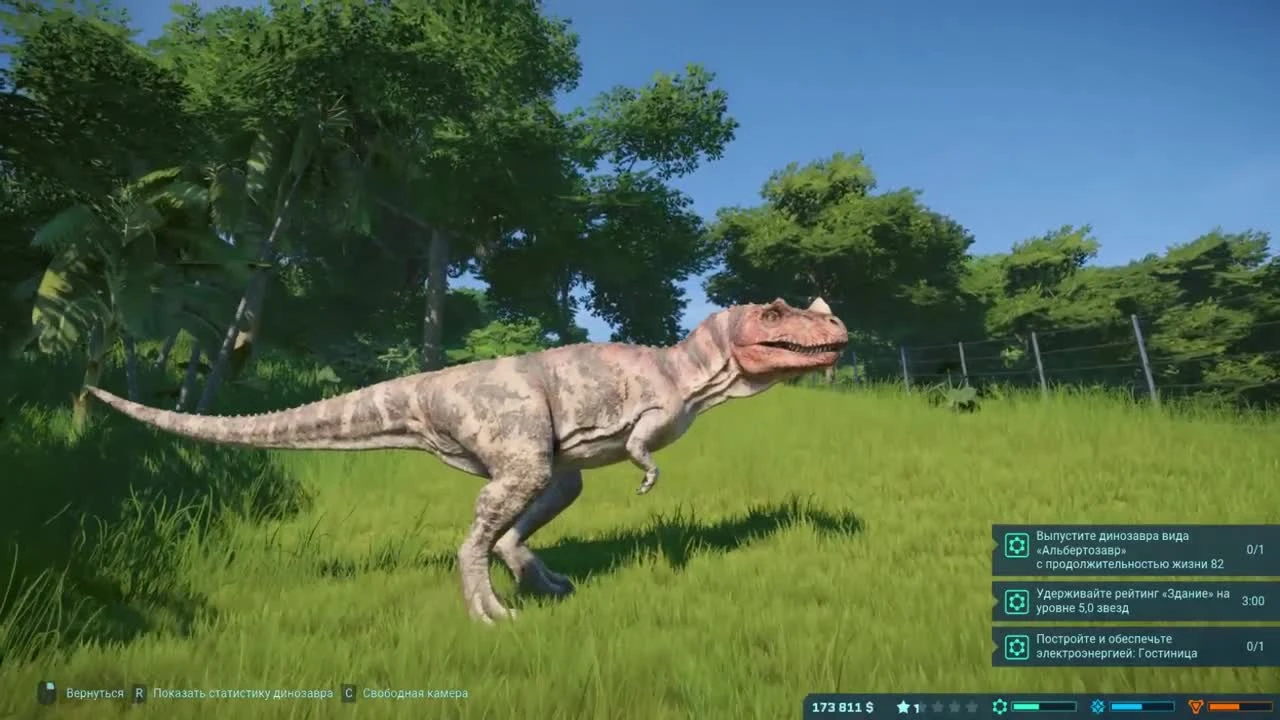Select the gear icon on the rating mission

click(x=1016, y=602)
